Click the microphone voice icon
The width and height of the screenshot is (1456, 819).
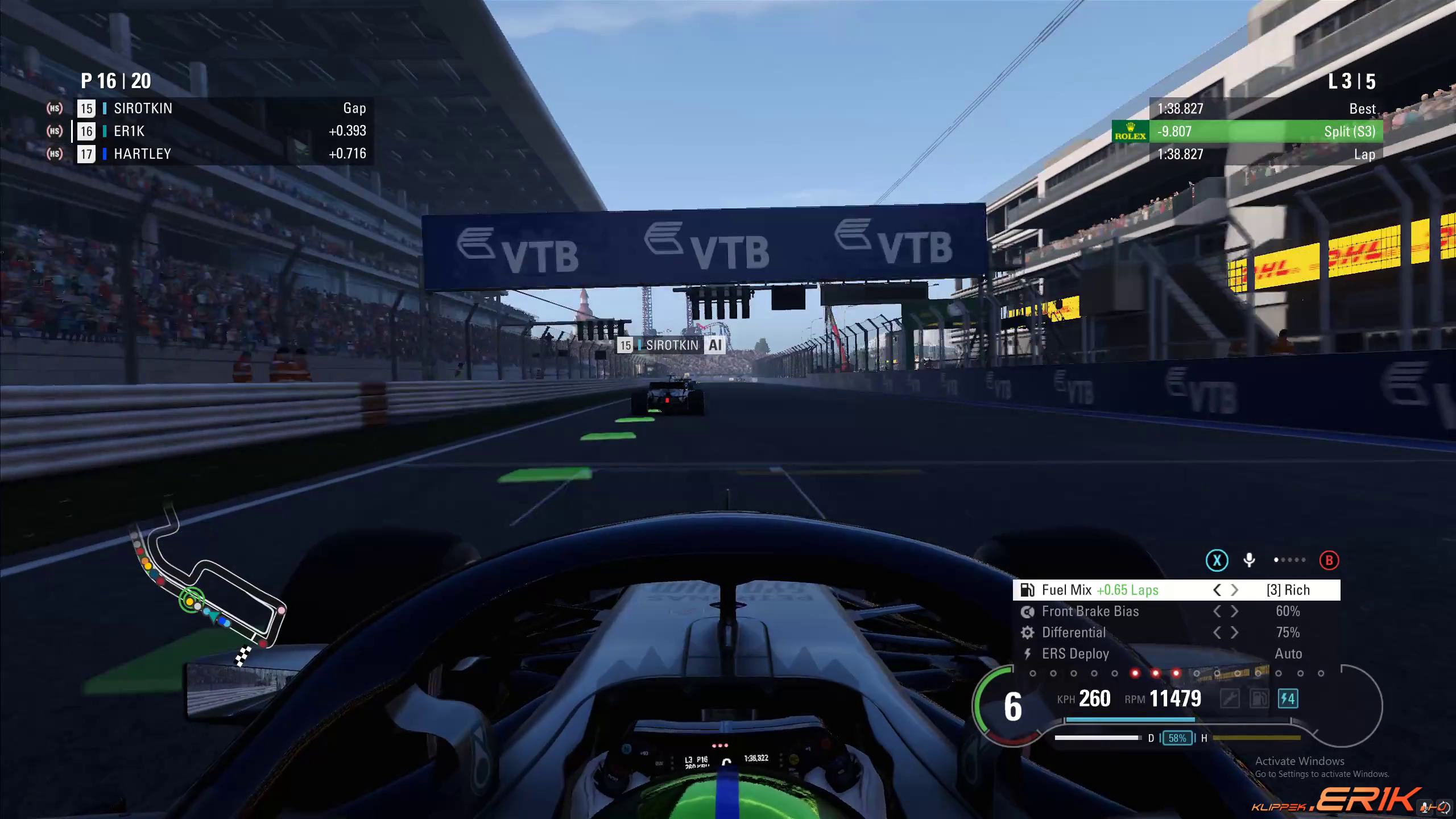pos(1249,561)
